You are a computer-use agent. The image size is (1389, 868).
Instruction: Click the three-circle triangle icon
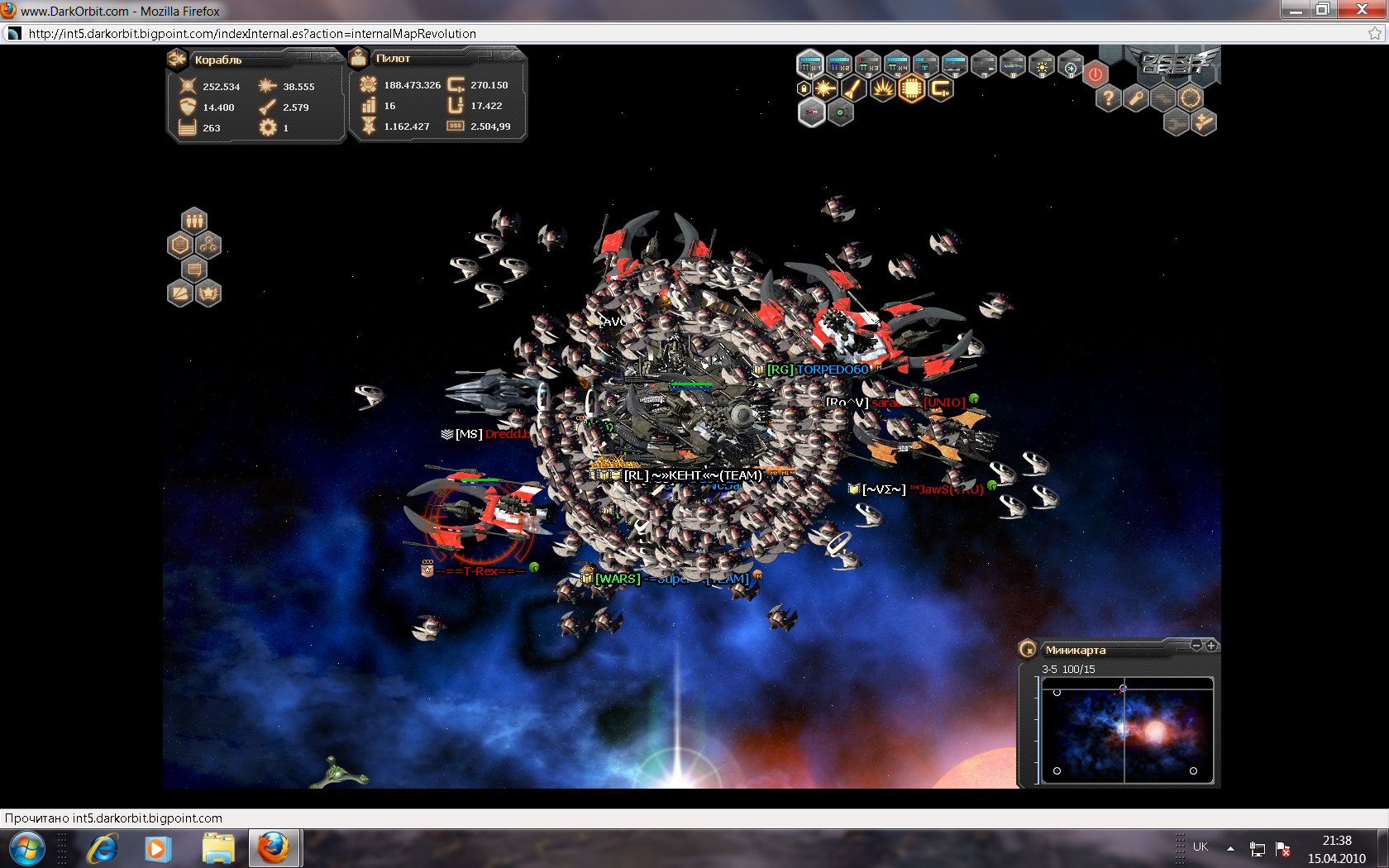(x=208, y=245)
